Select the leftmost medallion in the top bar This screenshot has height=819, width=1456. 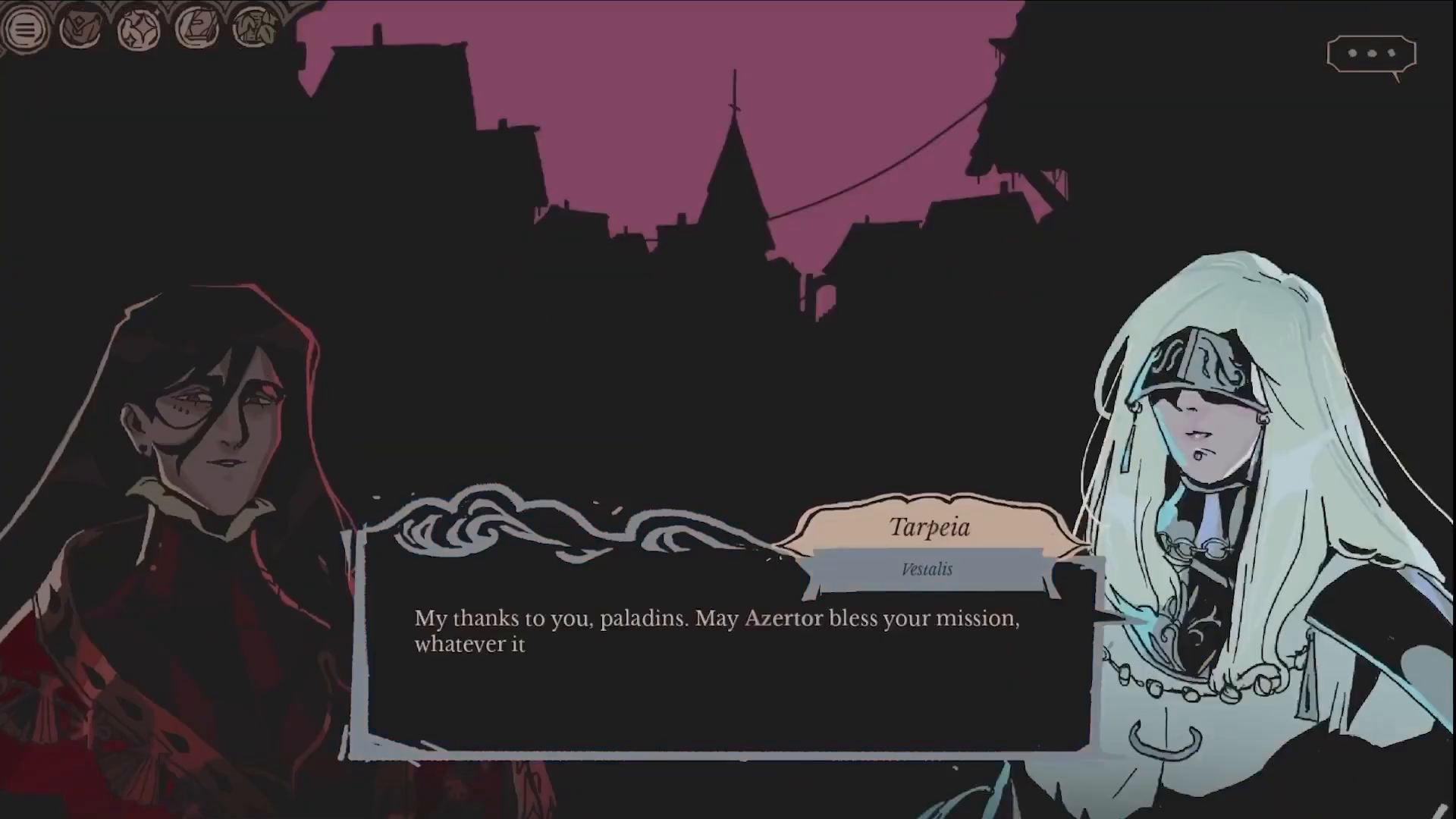(25, 29)
